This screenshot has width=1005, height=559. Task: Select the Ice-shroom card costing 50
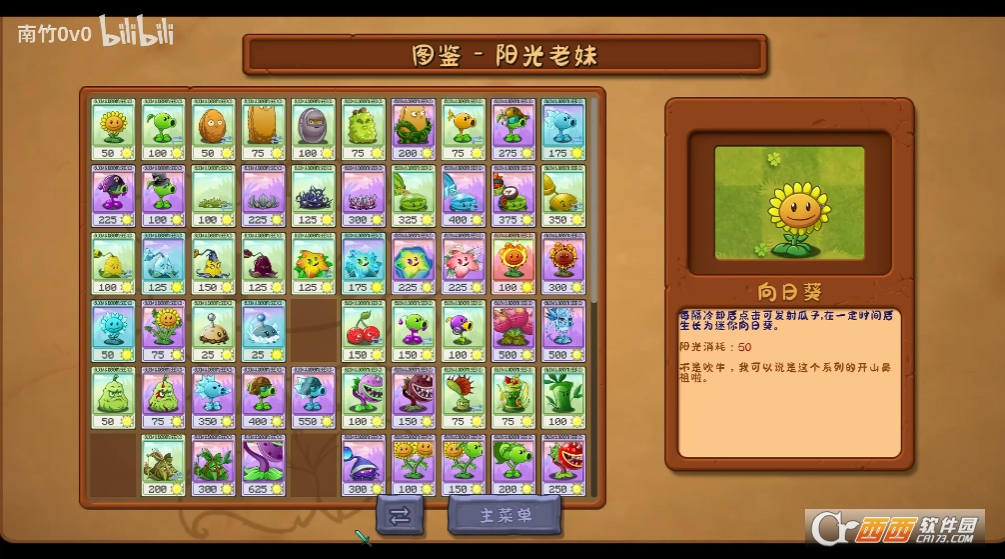pos(114,331)
